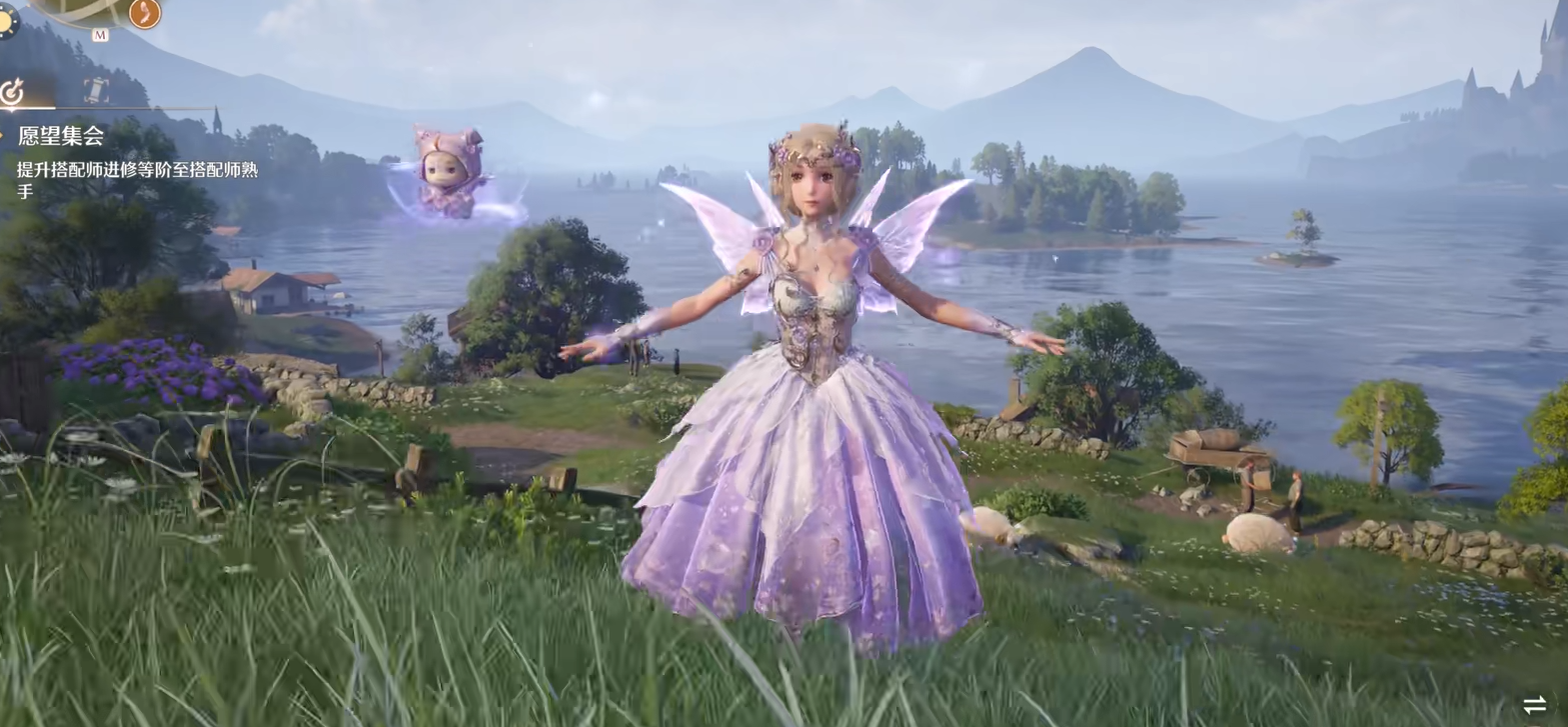The image size is (1568, 727).
Task: Tap the sun time-of-day icon
Action: 6,22
